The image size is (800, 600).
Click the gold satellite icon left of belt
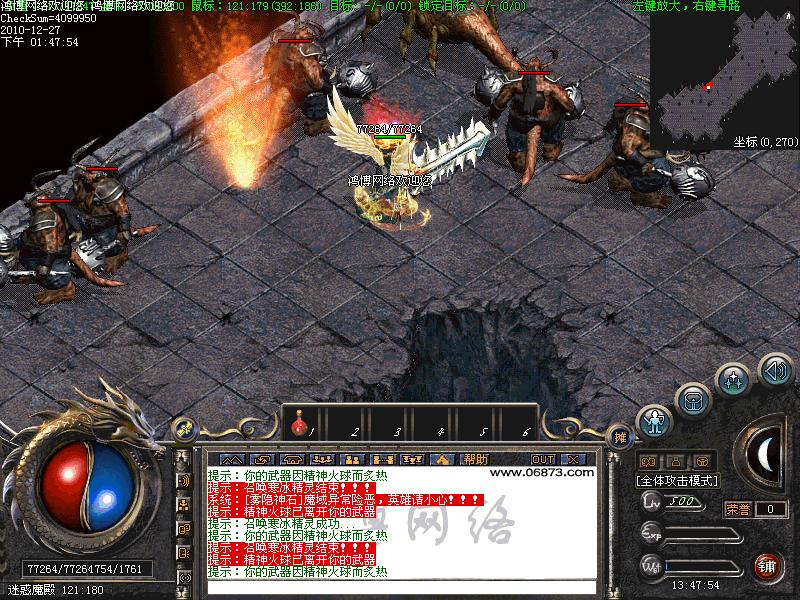pyautogui.click(x=184, y=428)
